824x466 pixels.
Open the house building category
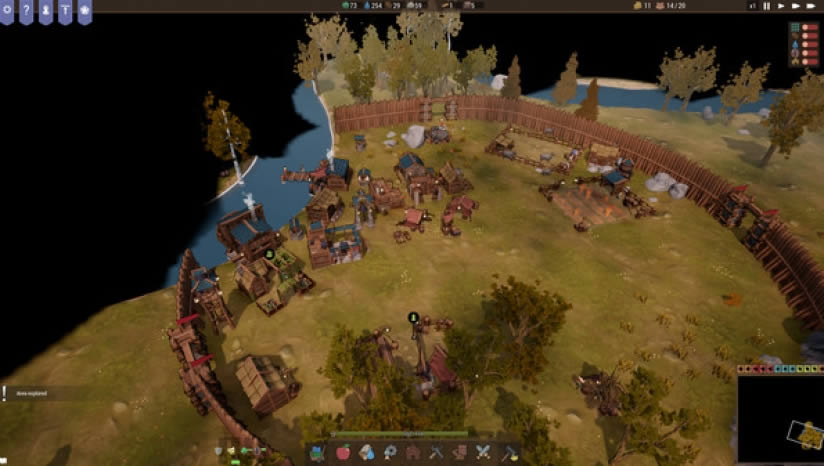point(412,452)
